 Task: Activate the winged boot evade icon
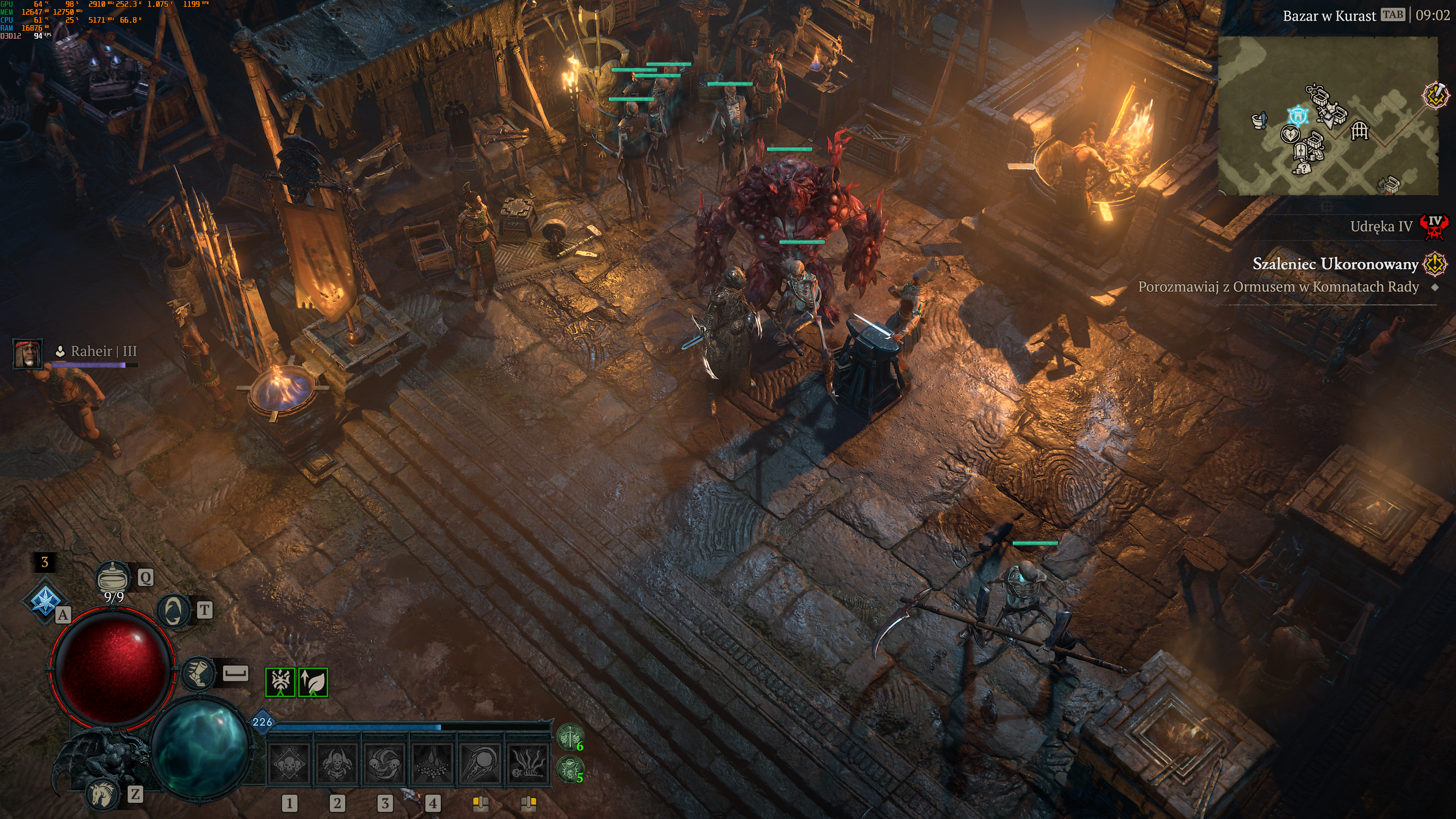pyautogui.click(x=198, y=673)
